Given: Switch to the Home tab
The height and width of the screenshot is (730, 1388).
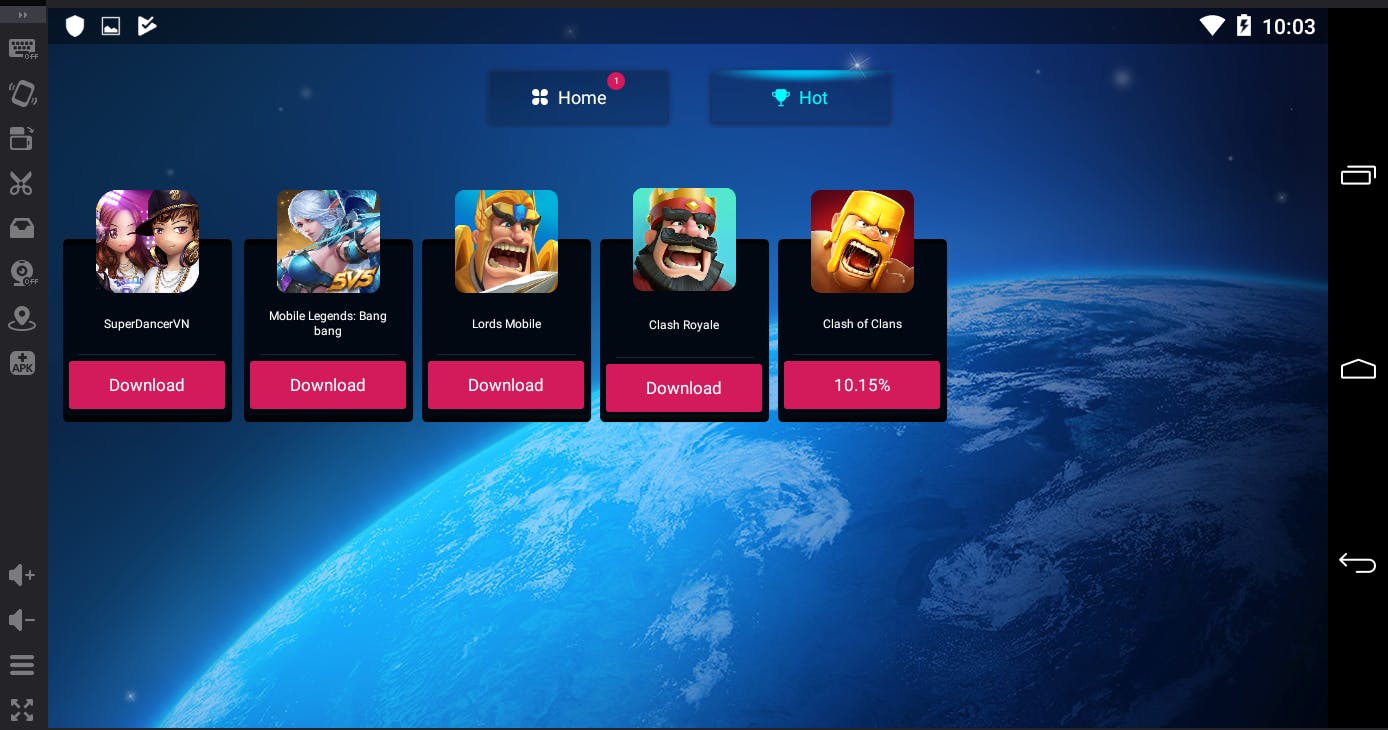Looking at the screenshot, I should coord(578,98).
